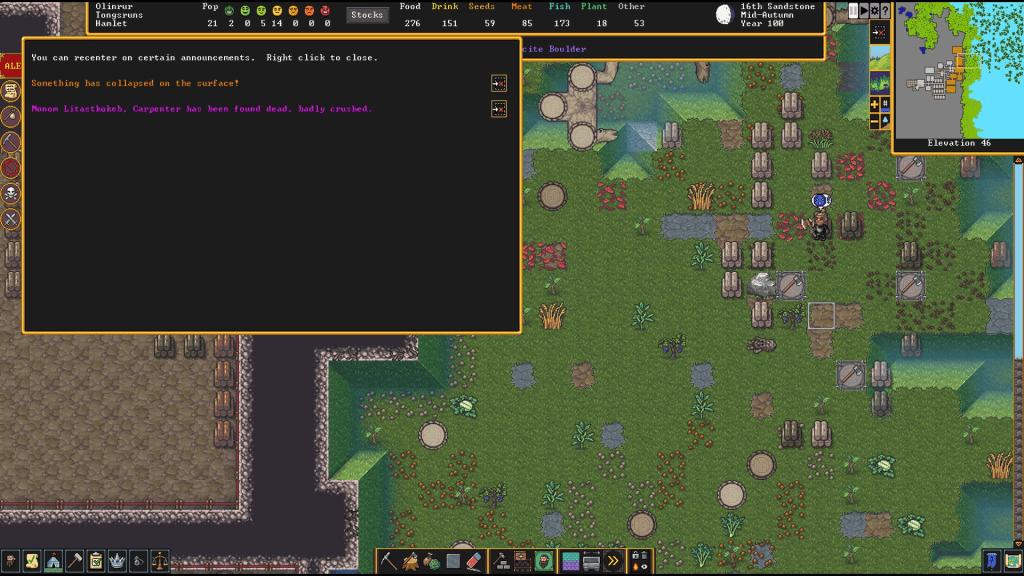
Task: Open the red ALERT banner
Action: click(12, 66)
